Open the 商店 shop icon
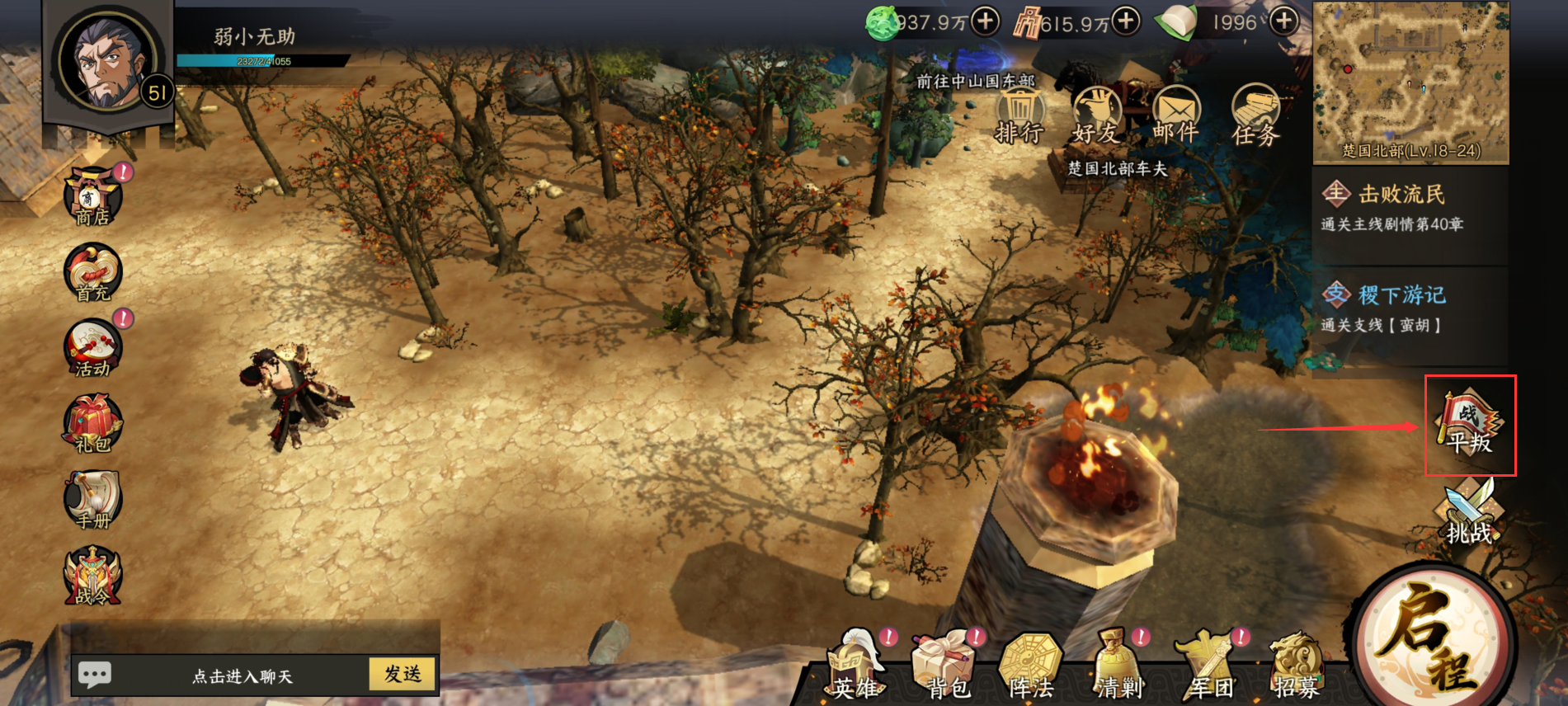 (x=92, y=198)
